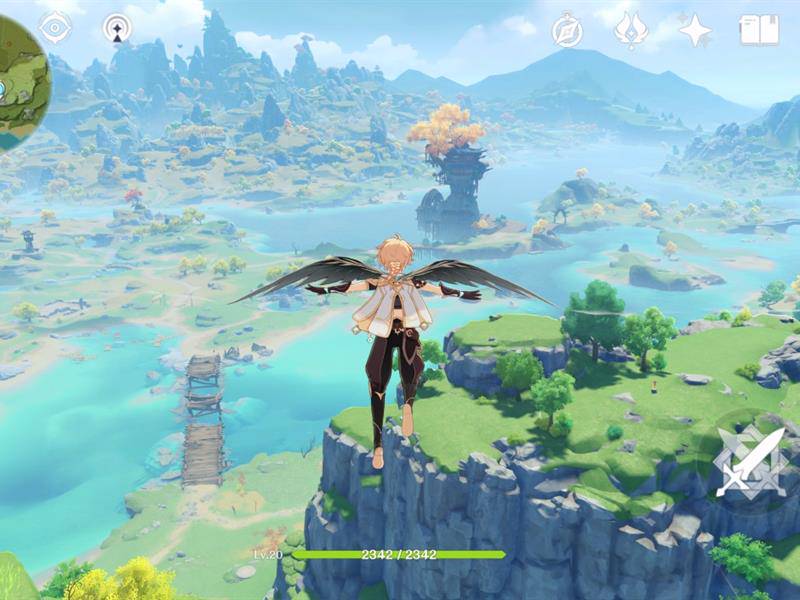Open the compass events icon
This screenshot has width=800, height=600.
[567, 31]
